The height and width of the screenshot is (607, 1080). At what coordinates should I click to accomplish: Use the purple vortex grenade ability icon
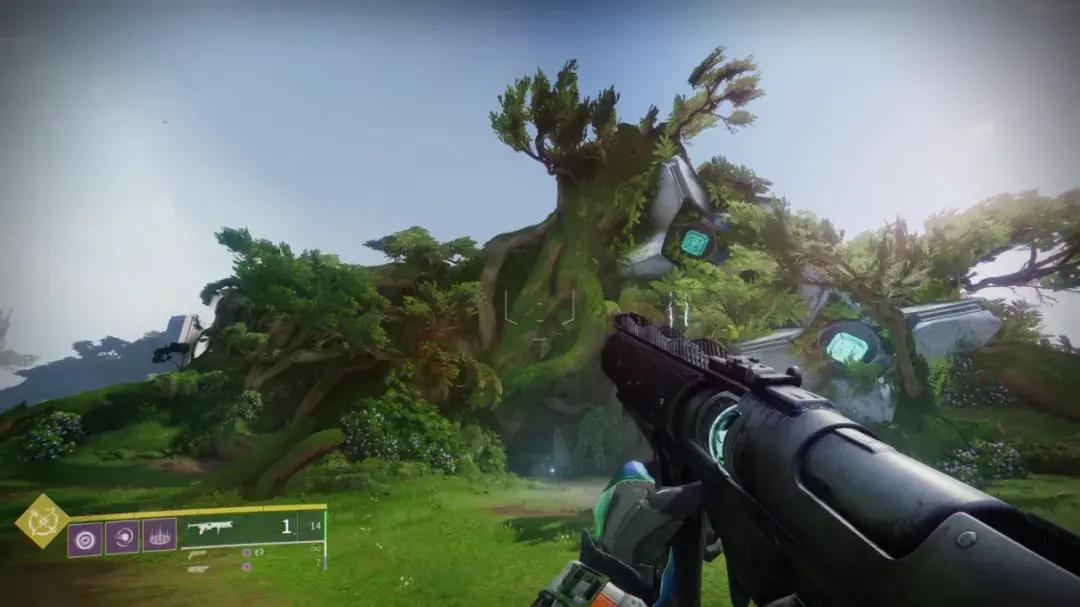[85, 538]
